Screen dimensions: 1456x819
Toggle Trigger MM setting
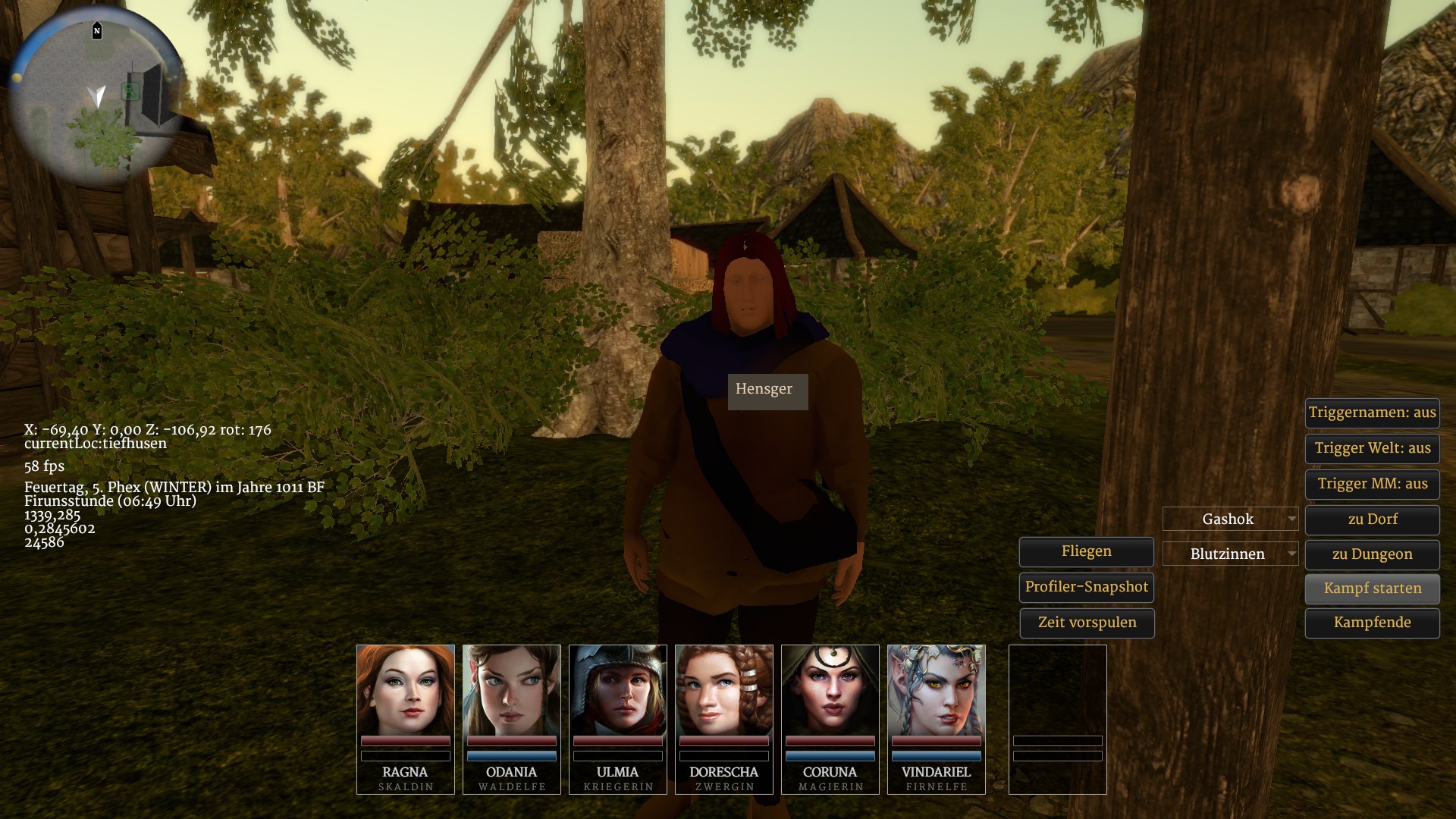(x=1372, y=485)
